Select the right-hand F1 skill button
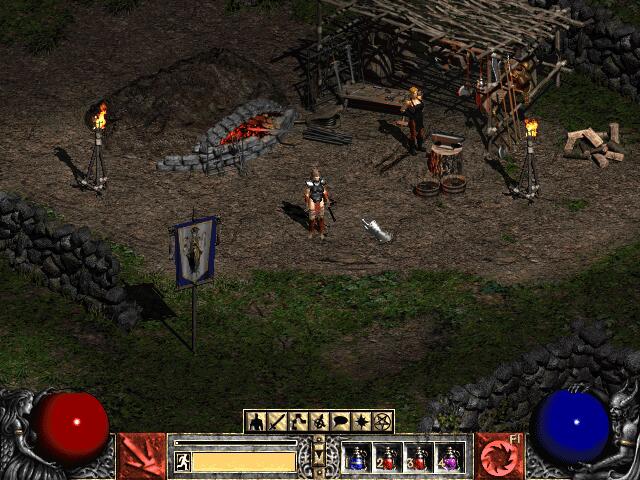Screen dimensions: 640x480 [x=497, y=456]
